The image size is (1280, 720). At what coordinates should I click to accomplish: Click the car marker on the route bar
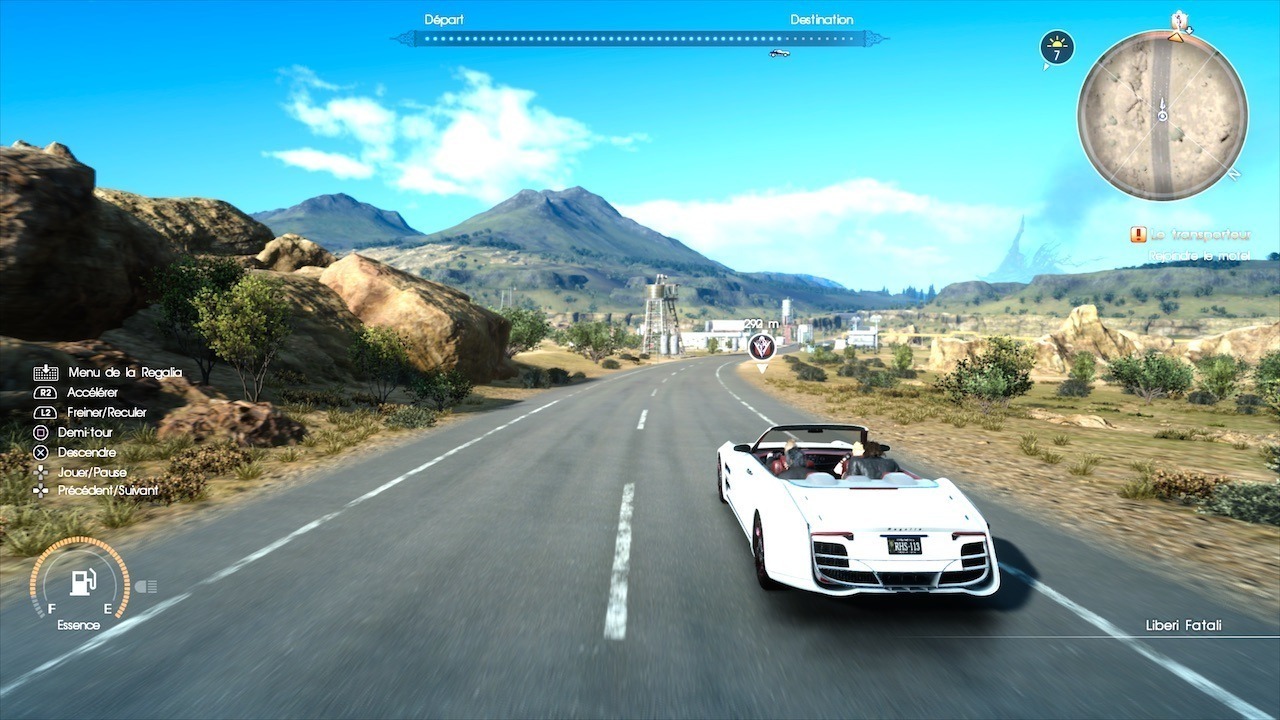click(778, 52)
